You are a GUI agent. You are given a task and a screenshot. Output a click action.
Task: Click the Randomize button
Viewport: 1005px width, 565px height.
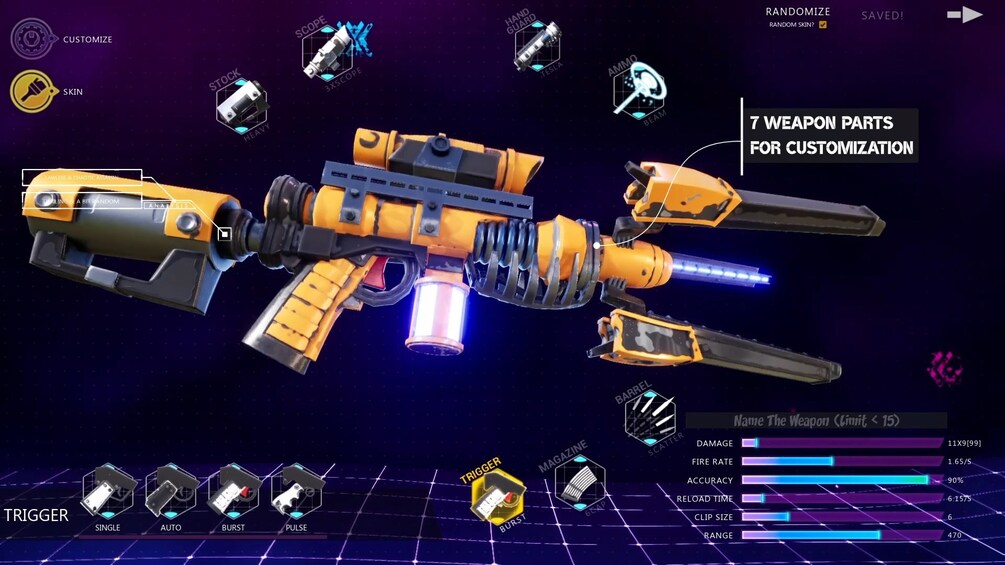coord(796,12)
